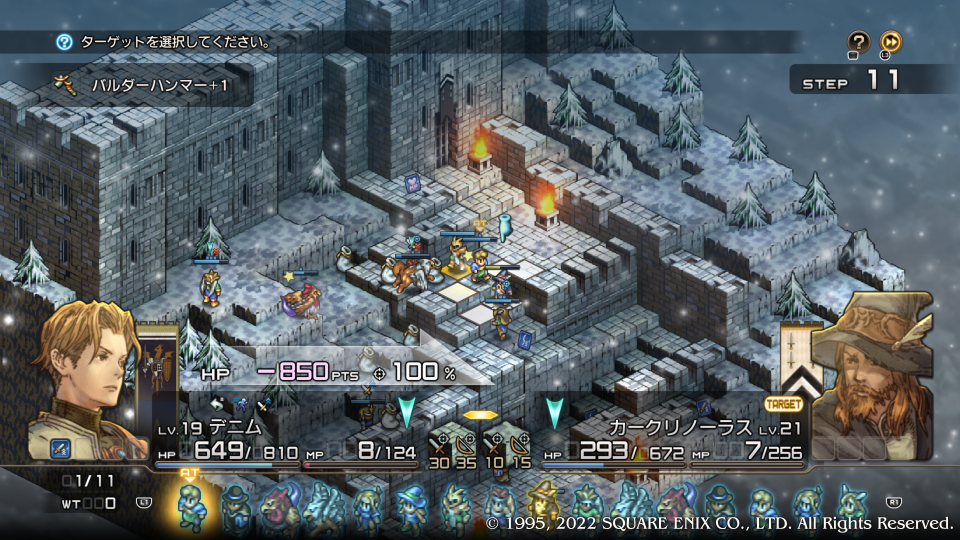Select the highlighted AT unit in turn order
960x540 pixels.
[x=189, y=504]
